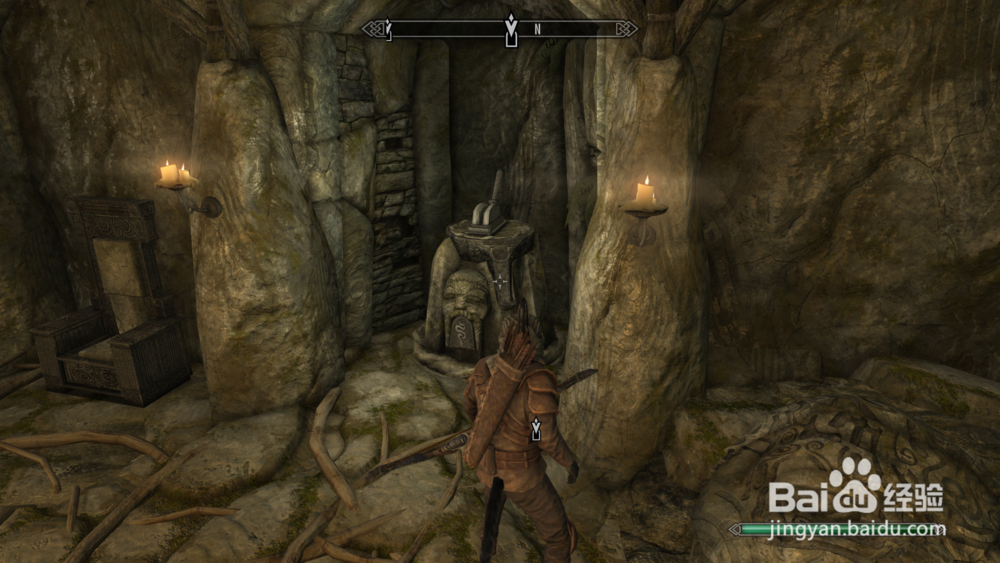Click the N north indicator on the compass
The image size is (1000, 563).
coord(537,29)
